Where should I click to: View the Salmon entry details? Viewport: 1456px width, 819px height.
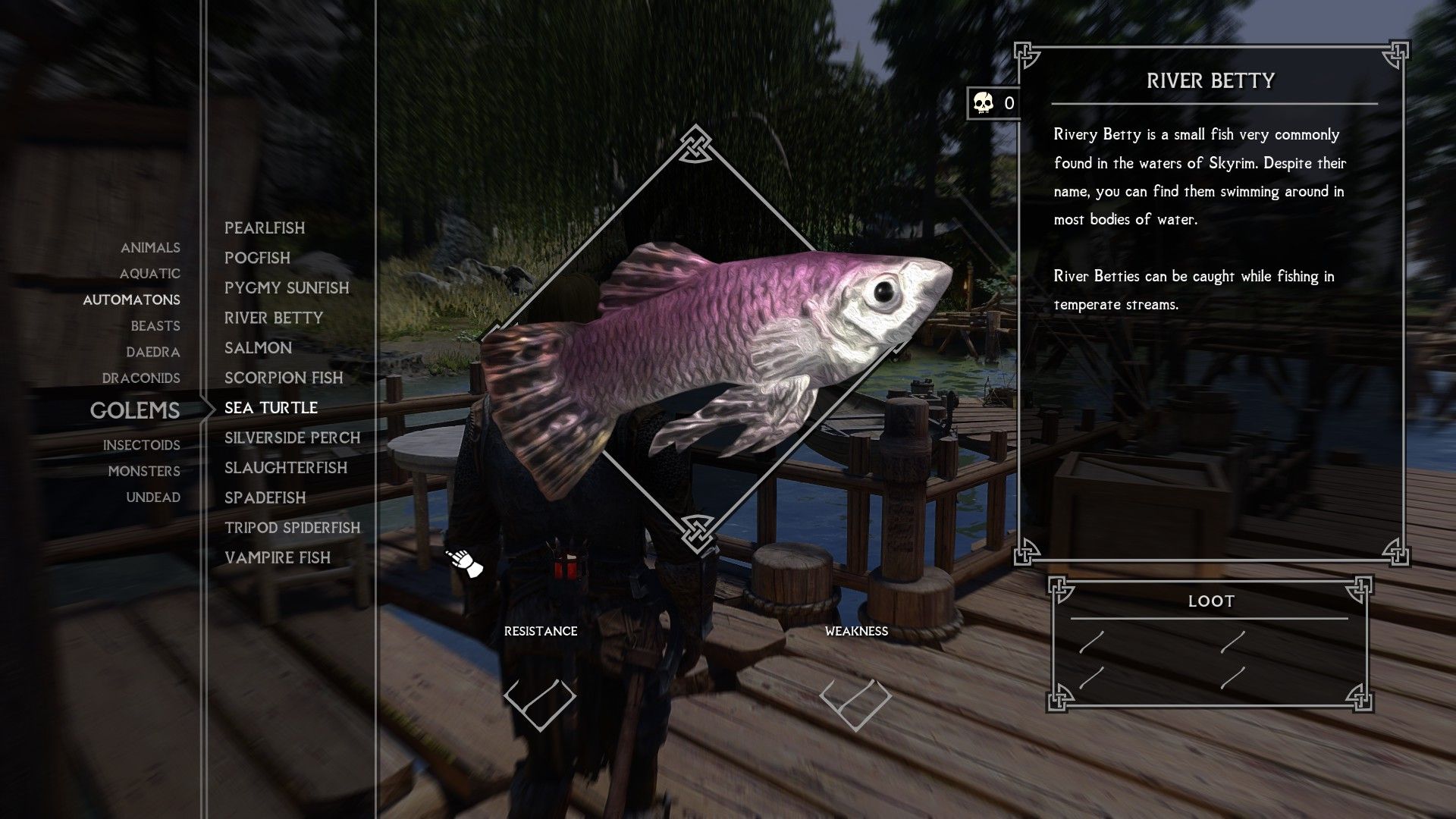[258, 347]
